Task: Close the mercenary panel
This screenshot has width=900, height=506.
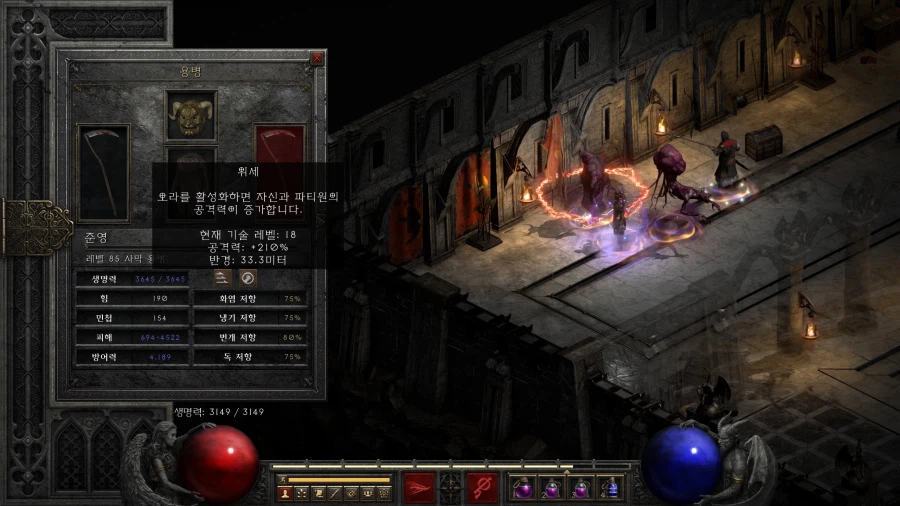Action: click(317, 59)
